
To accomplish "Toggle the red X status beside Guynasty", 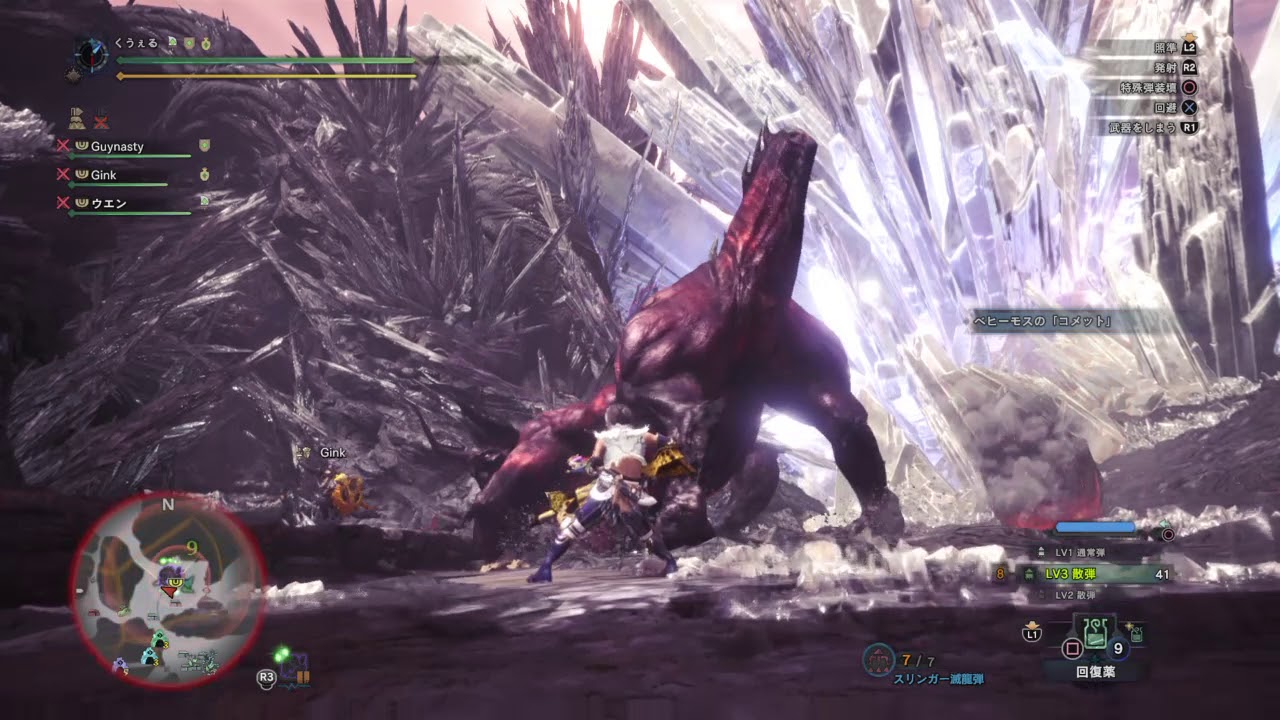I will (x=62, y=145).
